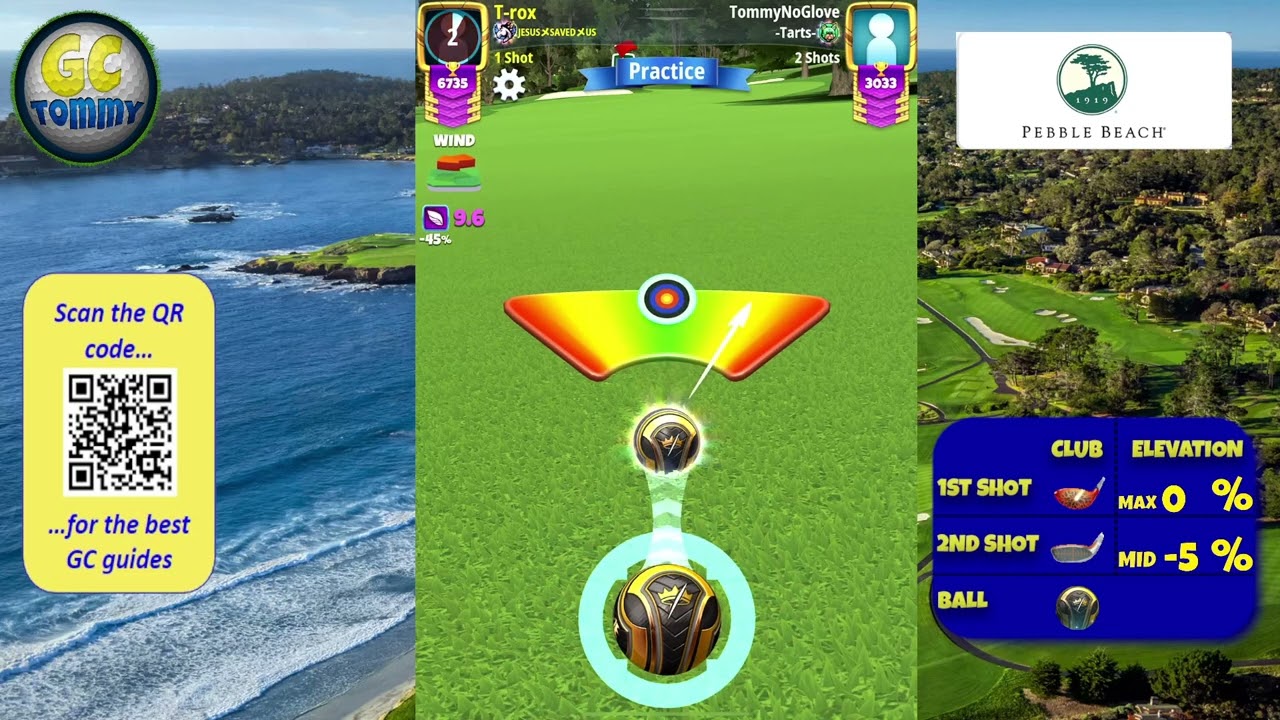
Task: Click the wind indicator icon
Action: 455,172
